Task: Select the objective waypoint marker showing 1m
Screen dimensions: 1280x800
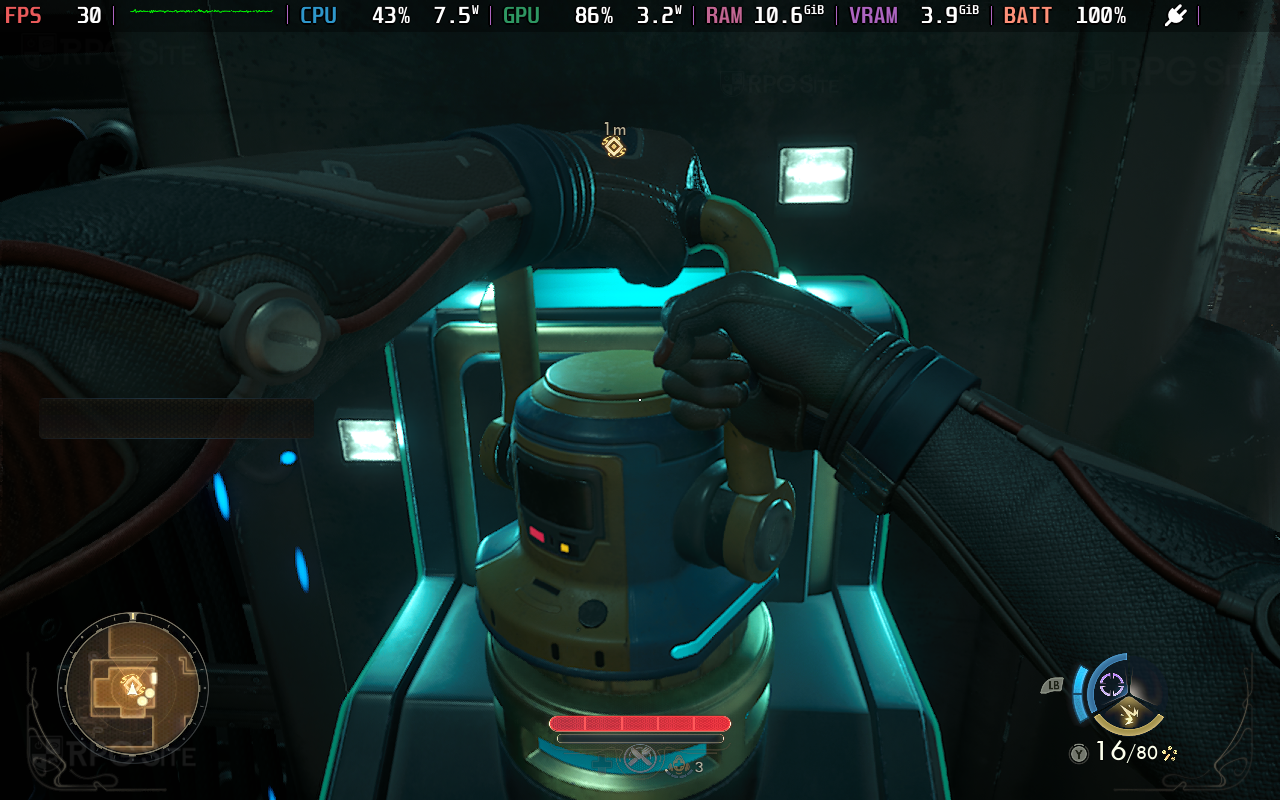Action: coord(613,146)
